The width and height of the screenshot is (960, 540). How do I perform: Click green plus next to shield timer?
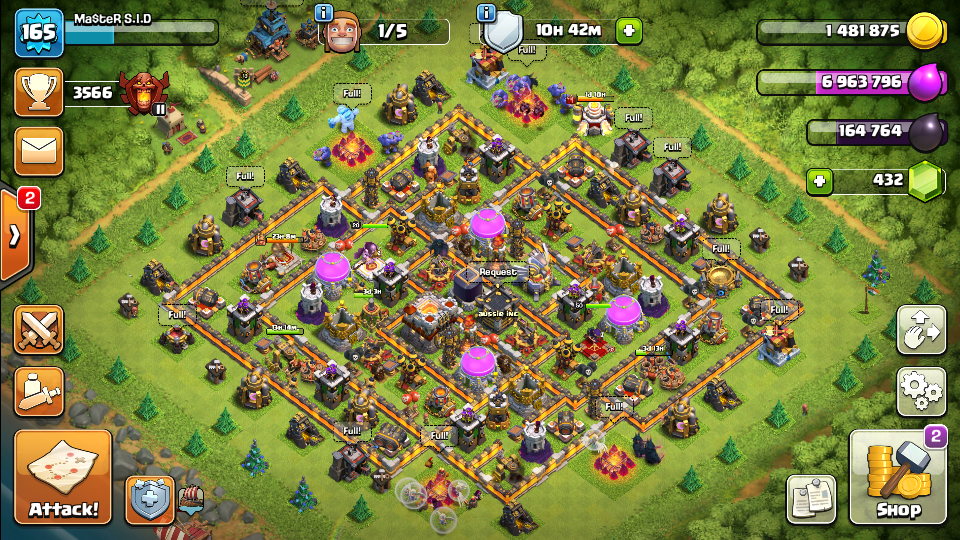pos(629,31)
